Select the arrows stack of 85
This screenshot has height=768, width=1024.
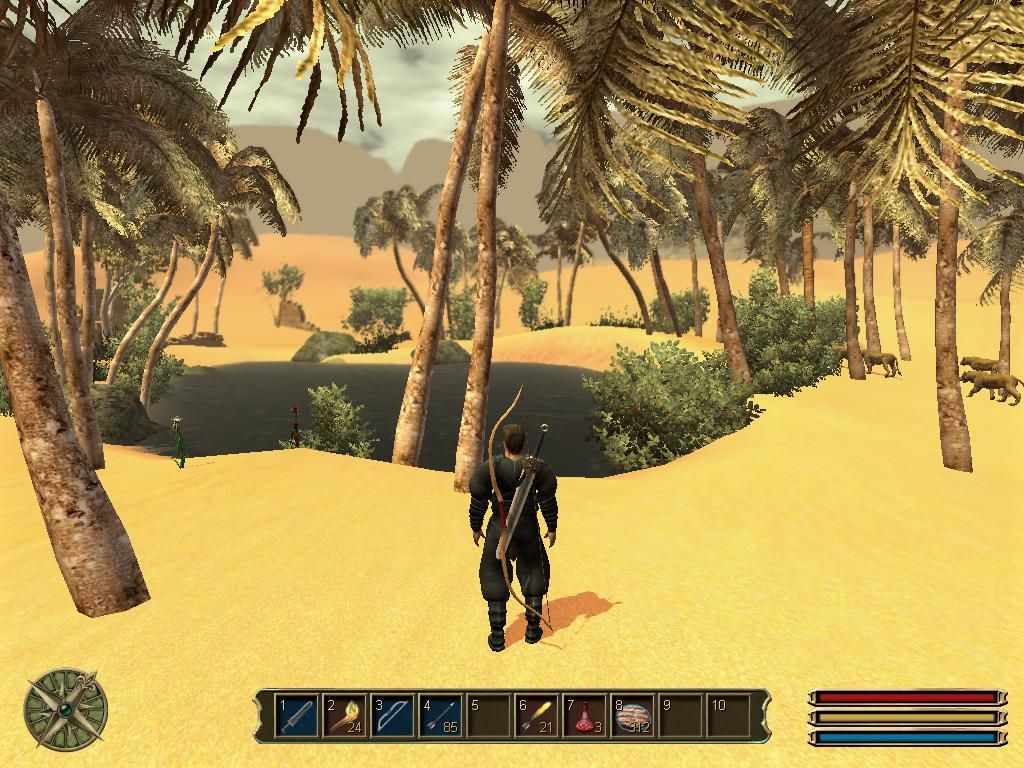pyautogui.click(x=441, y=716)
